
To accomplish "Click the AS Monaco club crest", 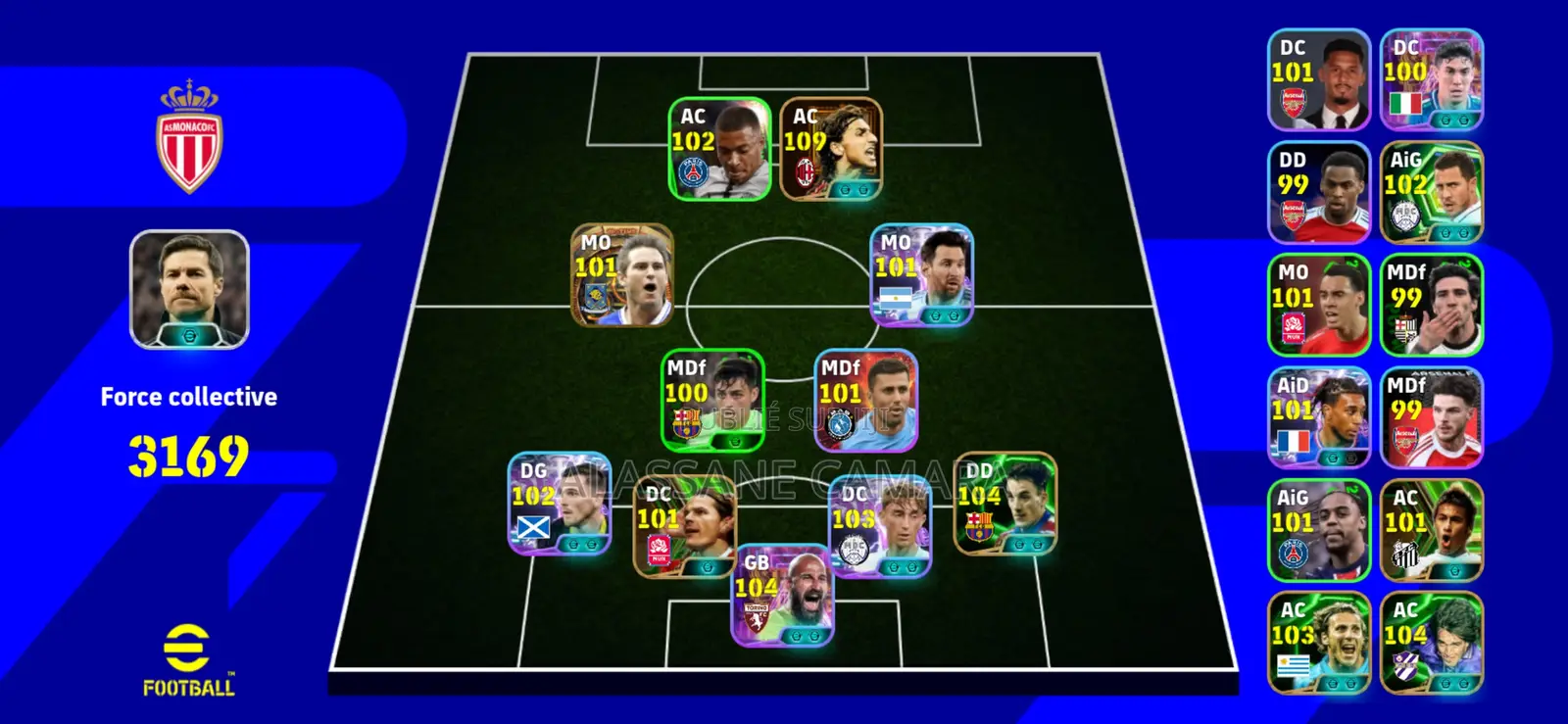I will 189,137.
